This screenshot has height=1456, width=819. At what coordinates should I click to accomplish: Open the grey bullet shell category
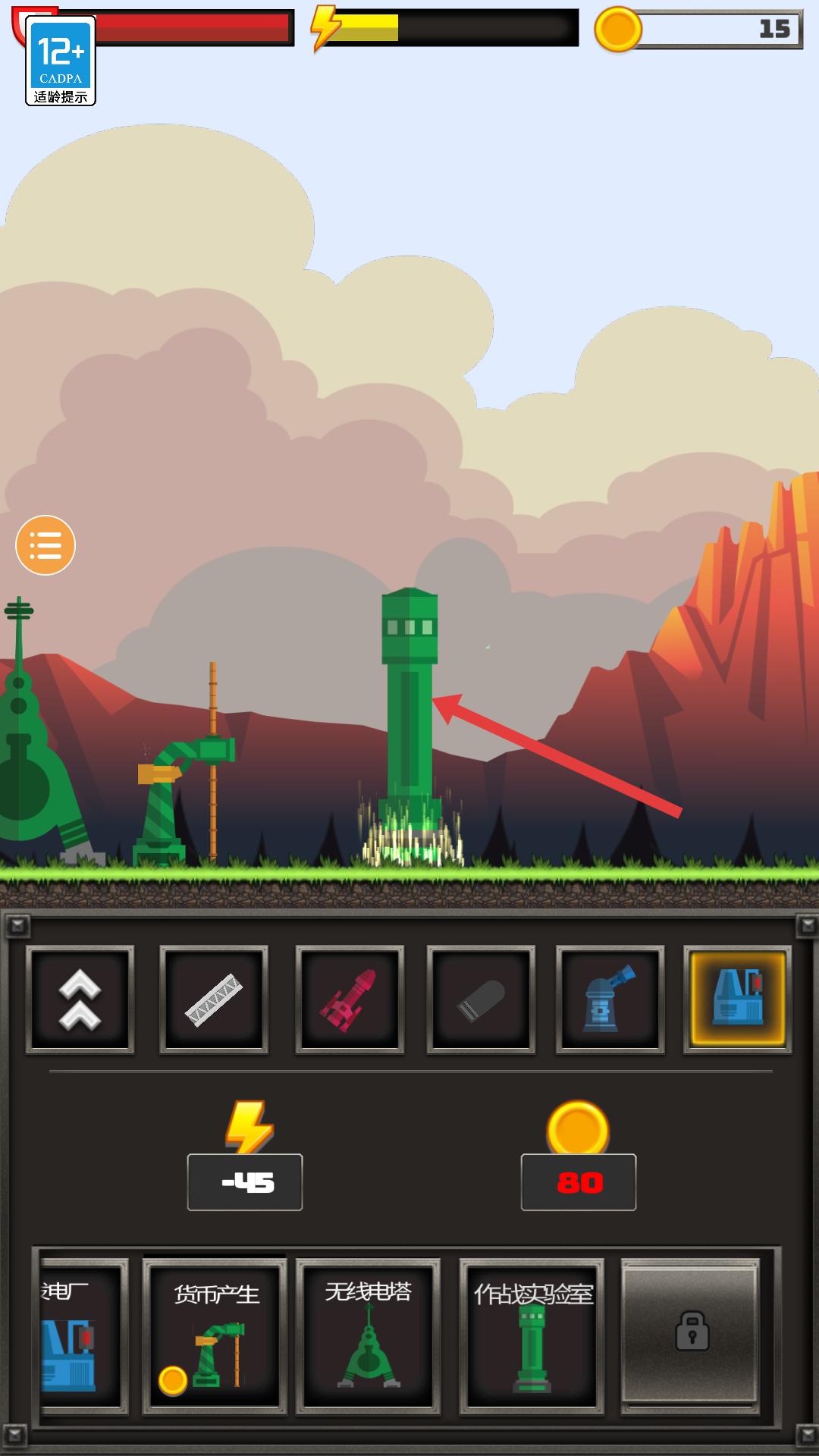tap(481, 999)
